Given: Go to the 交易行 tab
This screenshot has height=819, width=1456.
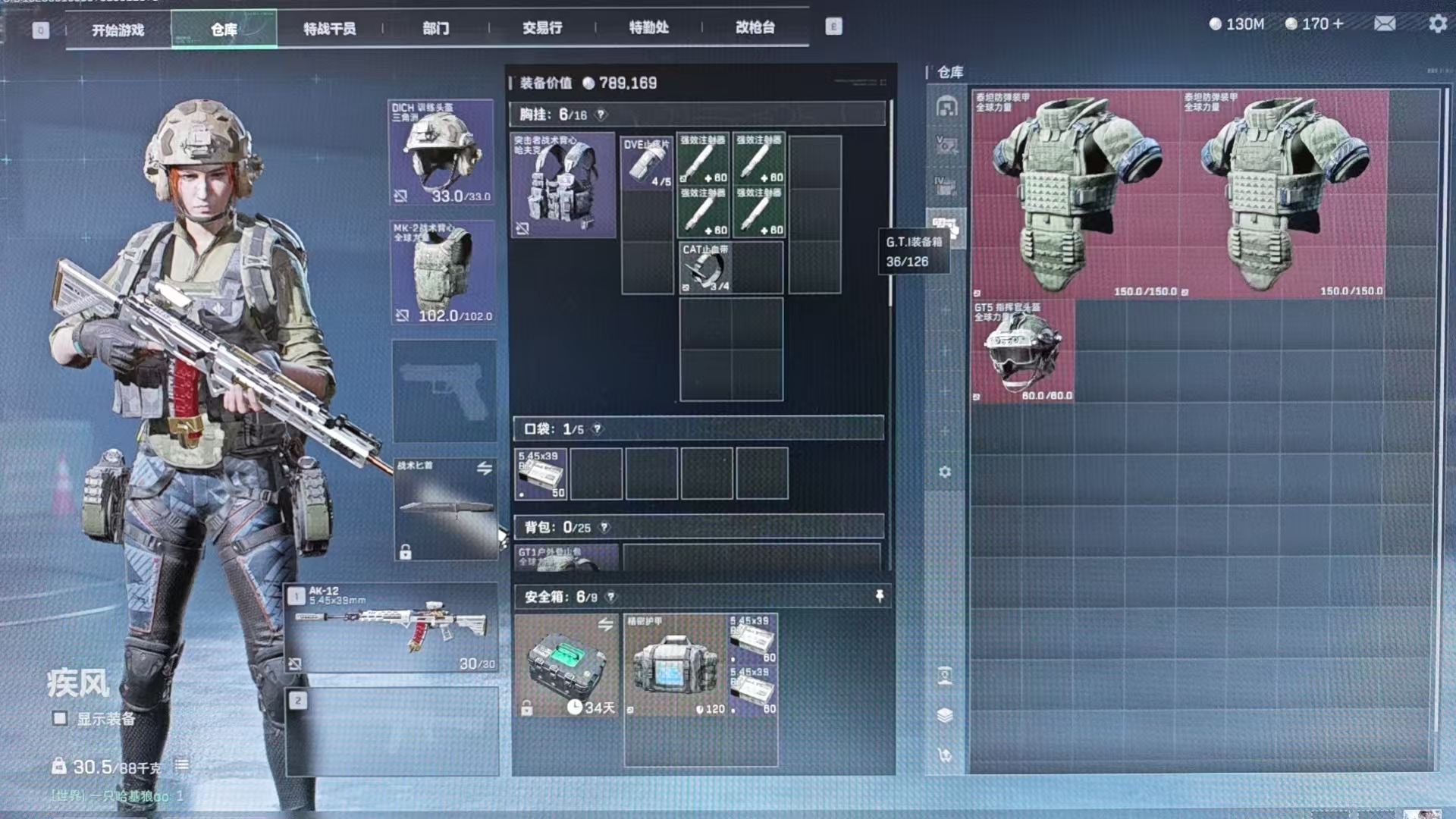Looking at the screenshot, I should pyautogui.click(x=542, y=28).
